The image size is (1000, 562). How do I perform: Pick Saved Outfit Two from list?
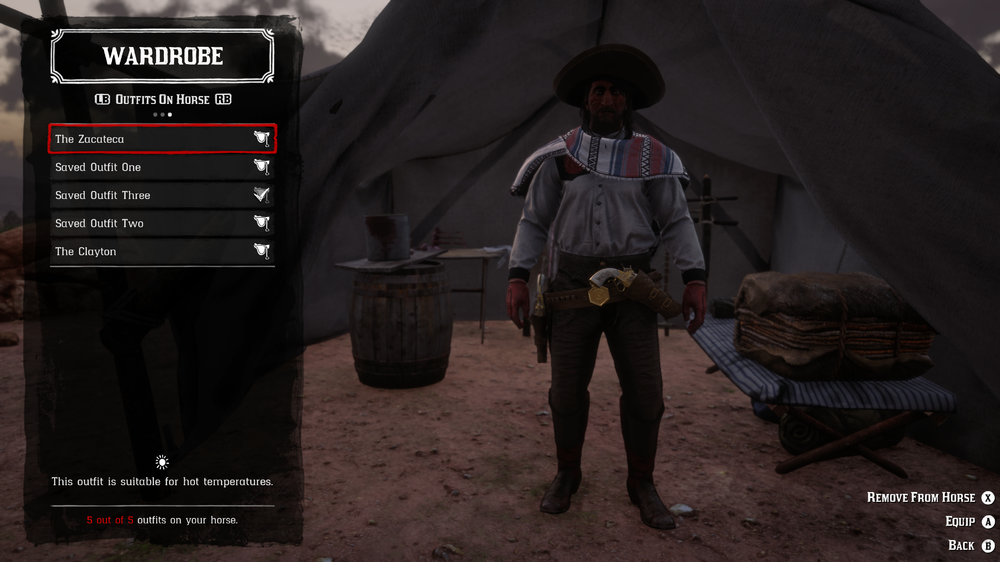pos(162,223)
